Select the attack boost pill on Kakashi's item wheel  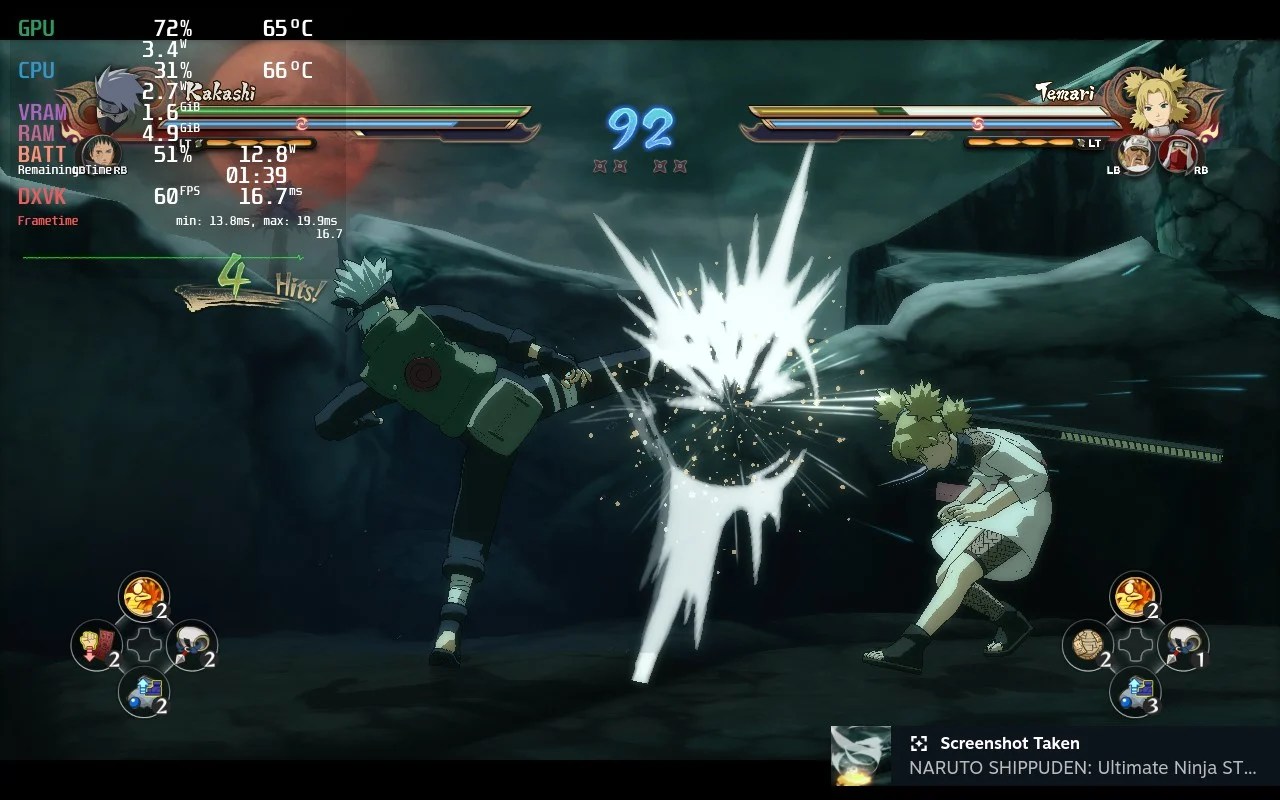tap(143, 596)
